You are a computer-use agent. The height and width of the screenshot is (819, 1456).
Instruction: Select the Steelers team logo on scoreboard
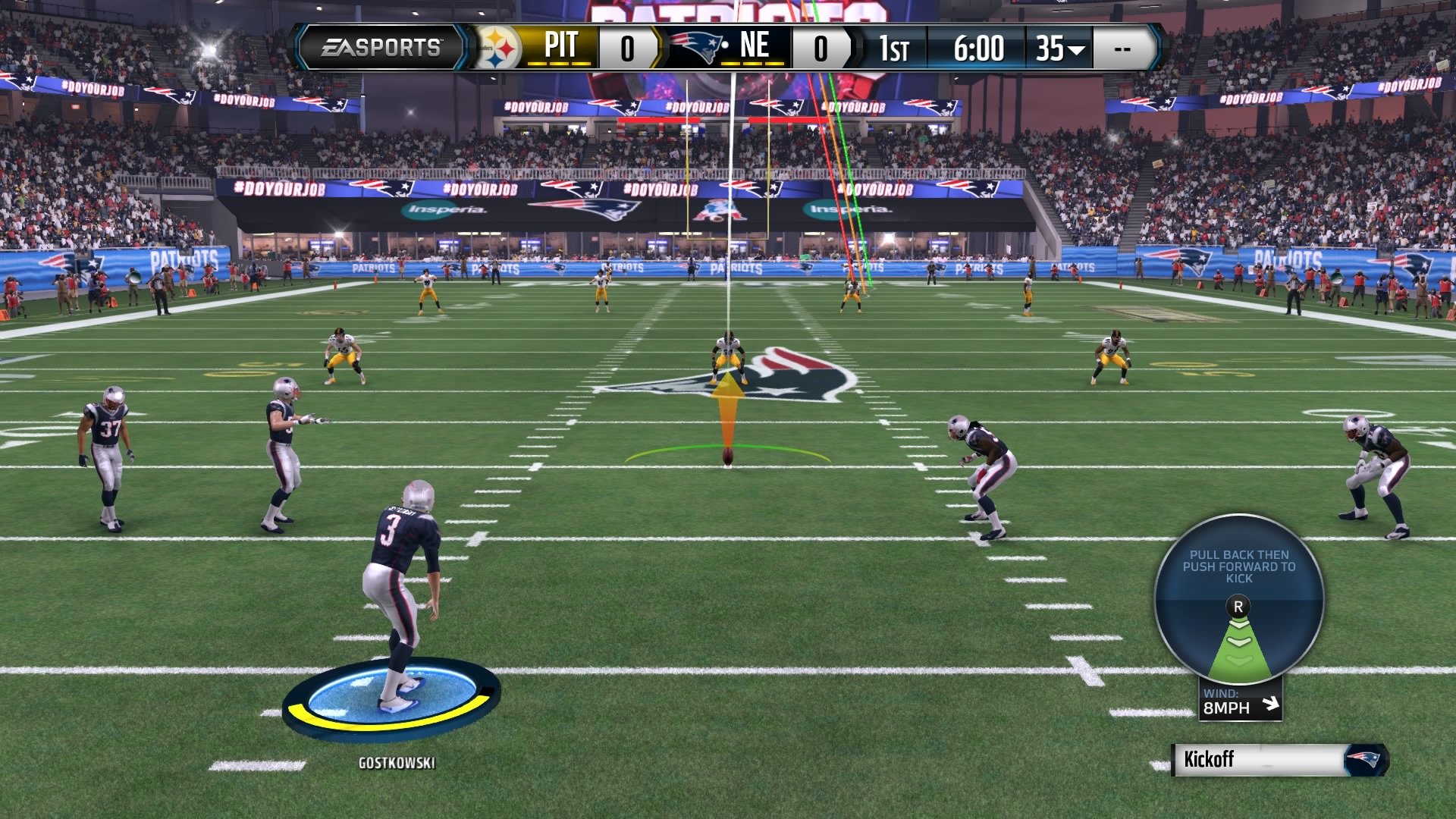[x=498, y=47]
